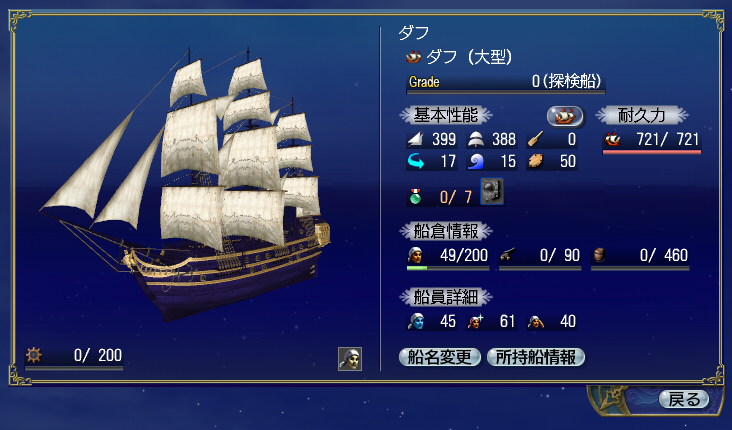Image resolution: width=732 pixels, height=430 pixels.
Task: Go back with the 戻る button
Action: (x=684, y=399)
